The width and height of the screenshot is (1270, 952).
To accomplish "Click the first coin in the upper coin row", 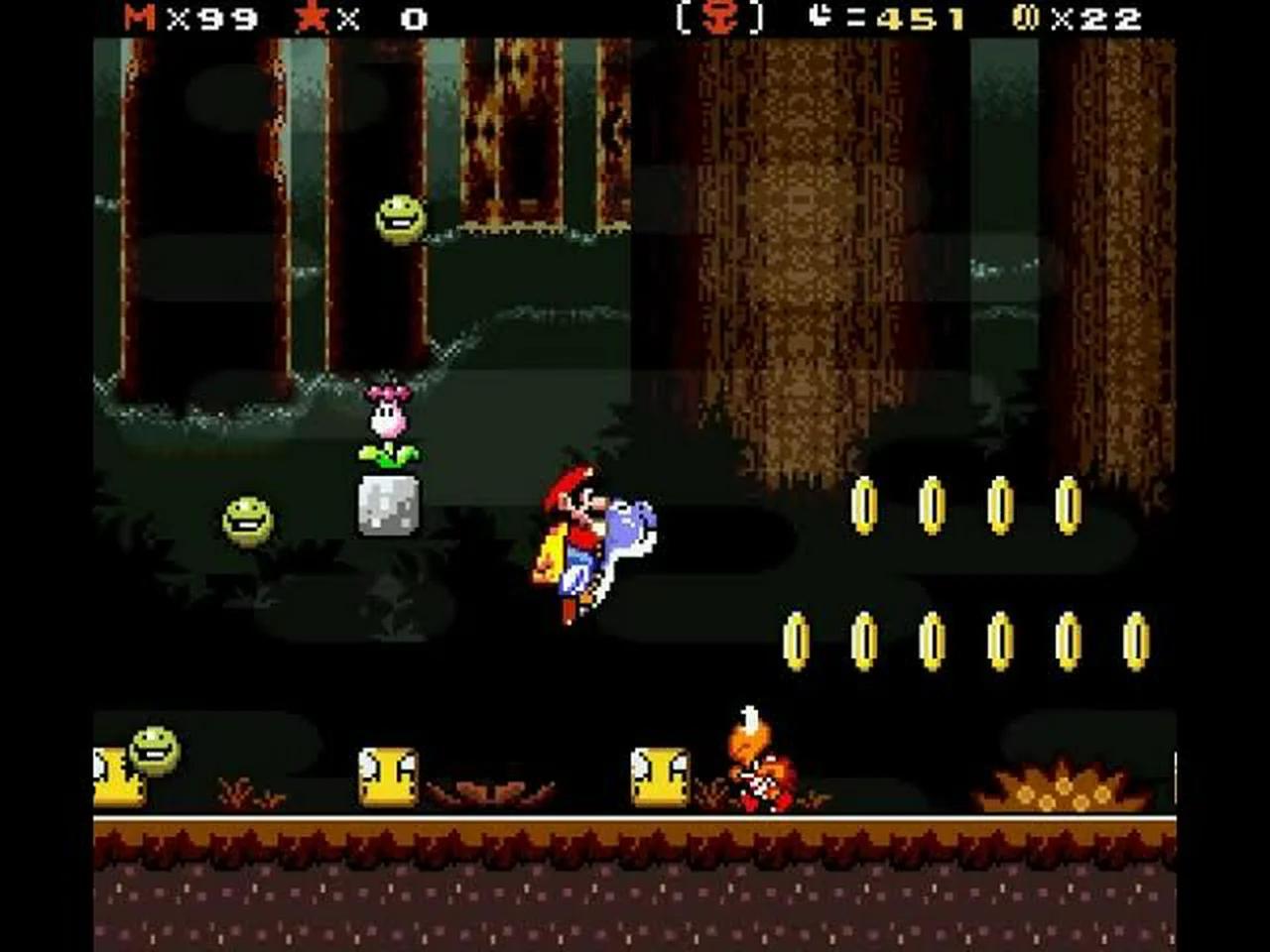I will (863, 506).
